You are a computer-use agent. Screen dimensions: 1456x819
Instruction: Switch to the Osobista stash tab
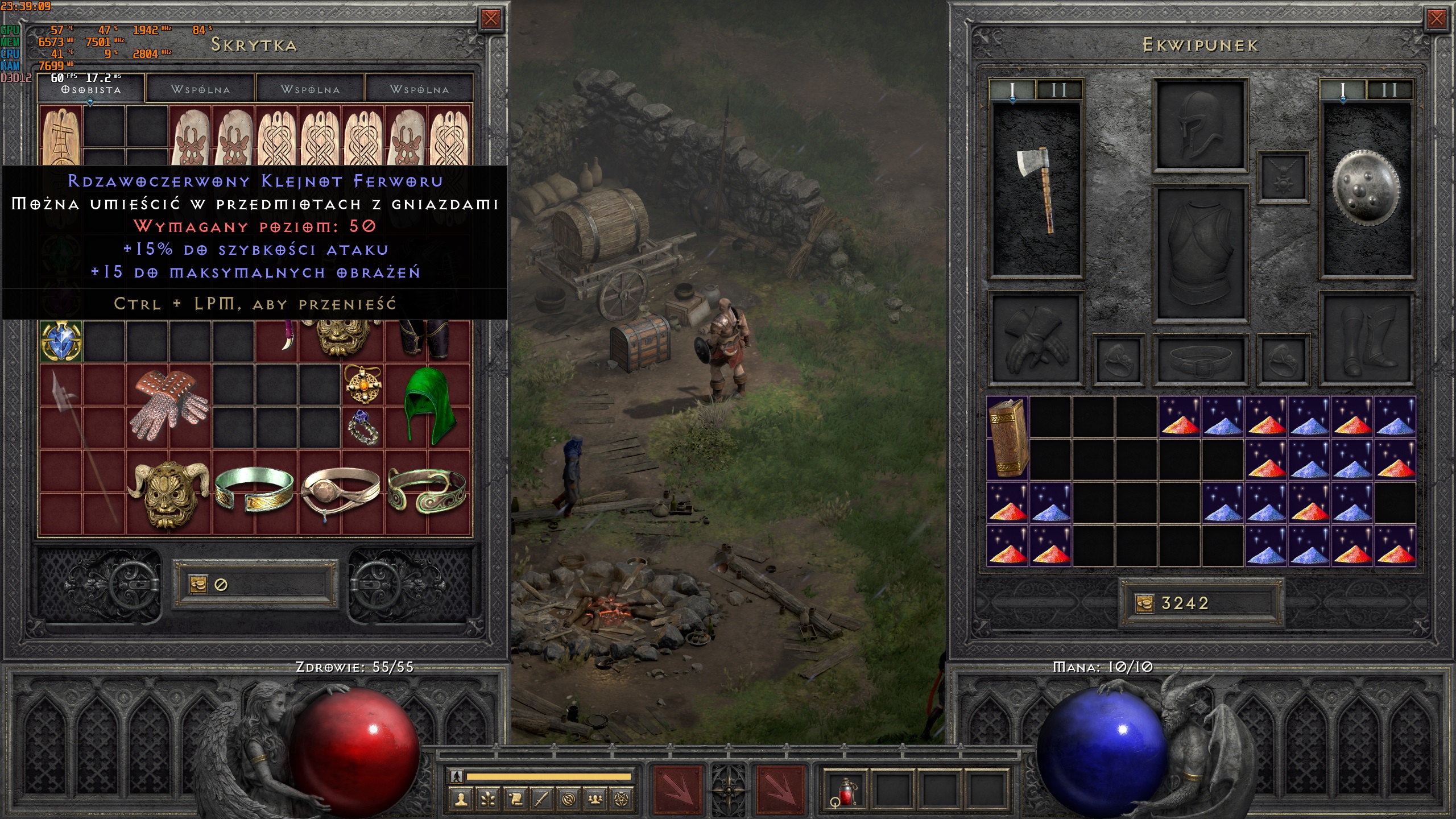click(x=91, y=89)
